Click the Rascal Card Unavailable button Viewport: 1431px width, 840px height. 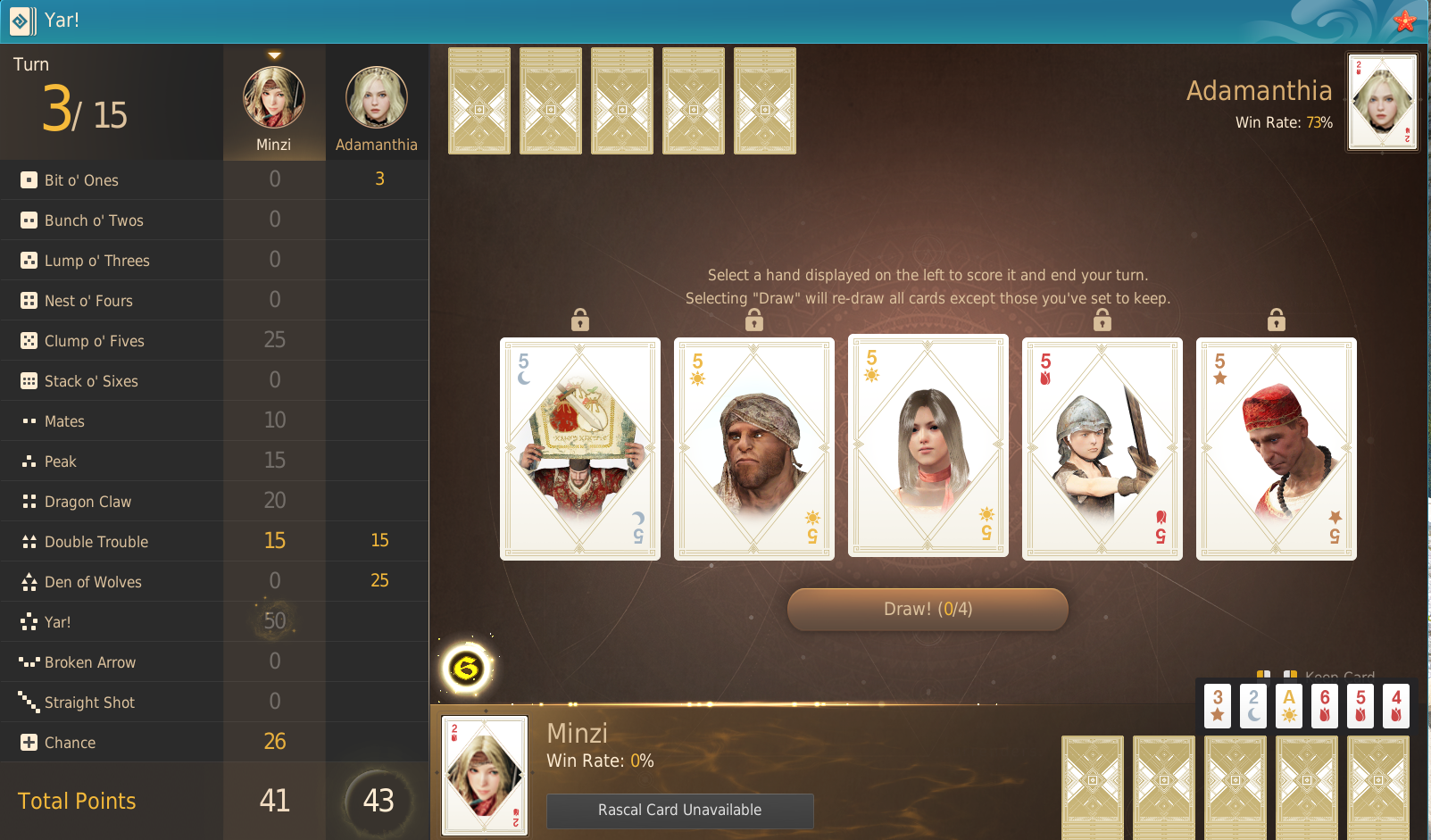(x=679, y=811)
